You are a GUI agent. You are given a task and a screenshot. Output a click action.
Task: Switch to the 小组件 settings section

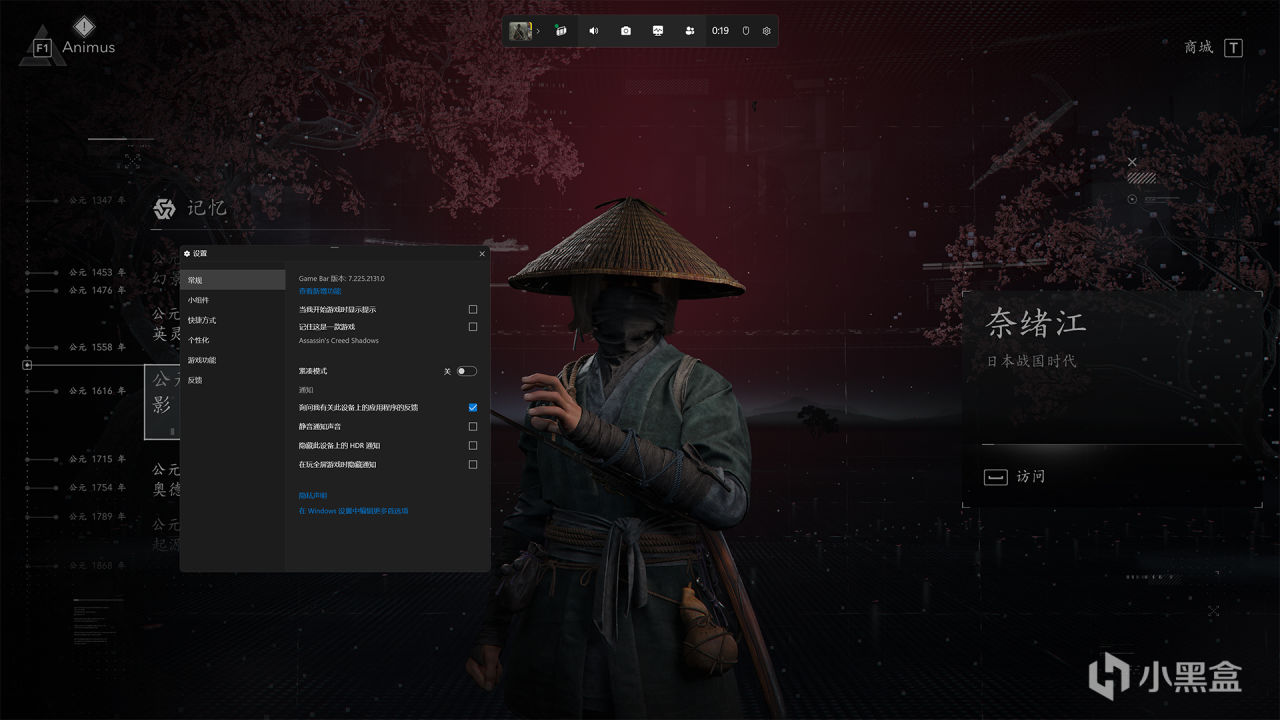coord(200,299)
